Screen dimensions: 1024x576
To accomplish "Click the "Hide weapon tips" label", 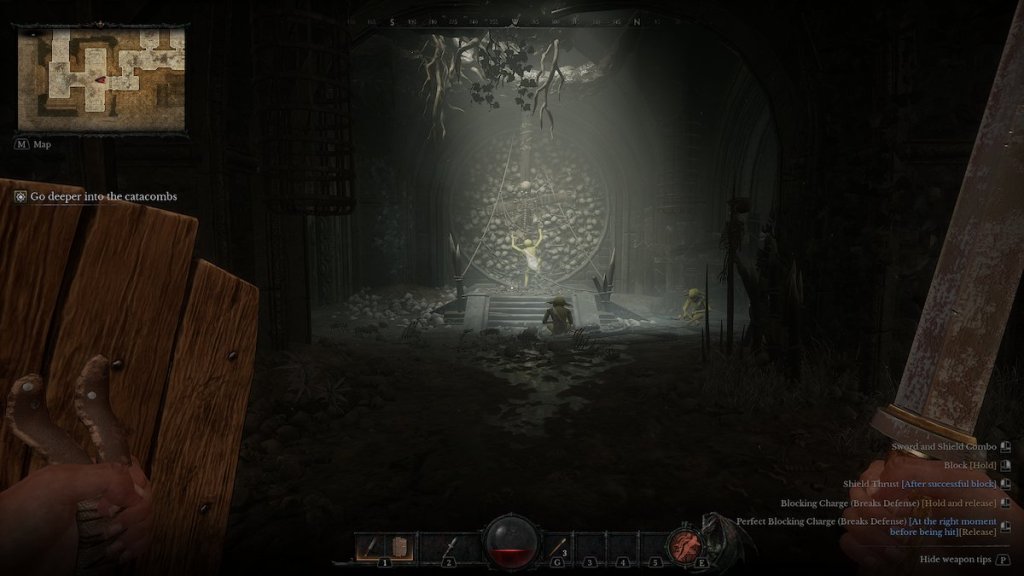I will [955, 559].
